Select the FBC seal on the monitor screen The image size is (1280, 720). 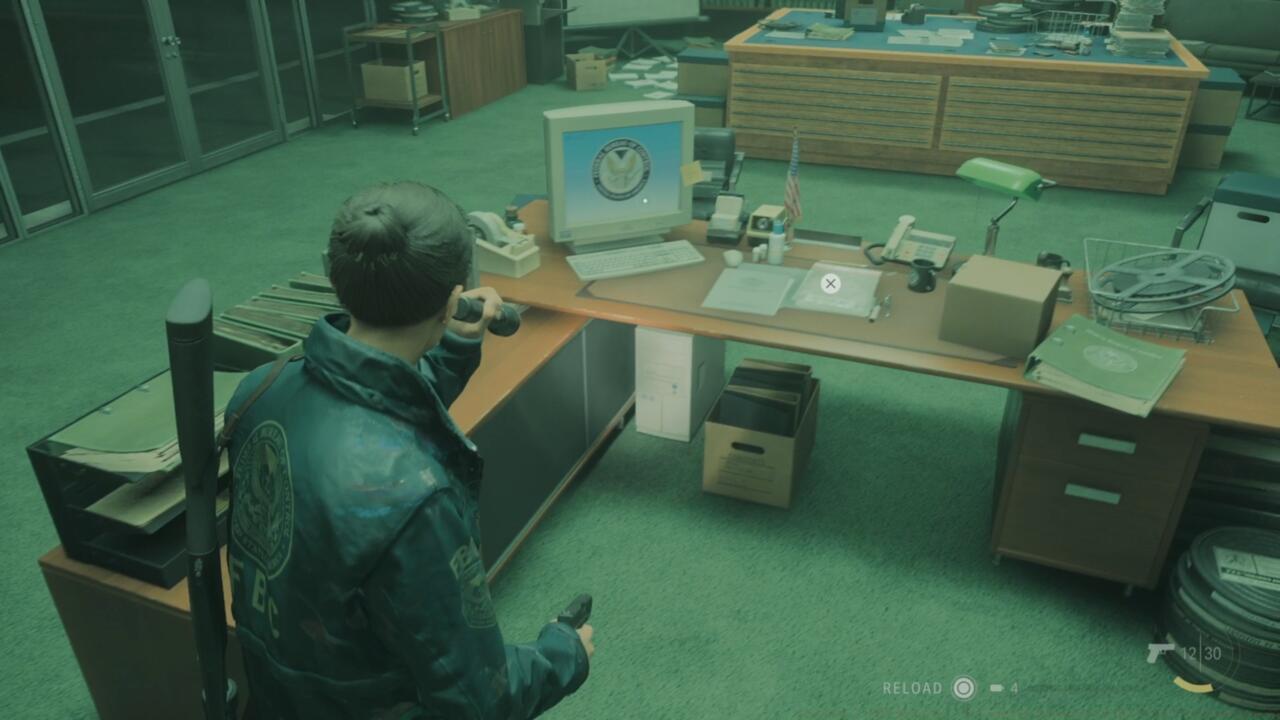(620, 168)
